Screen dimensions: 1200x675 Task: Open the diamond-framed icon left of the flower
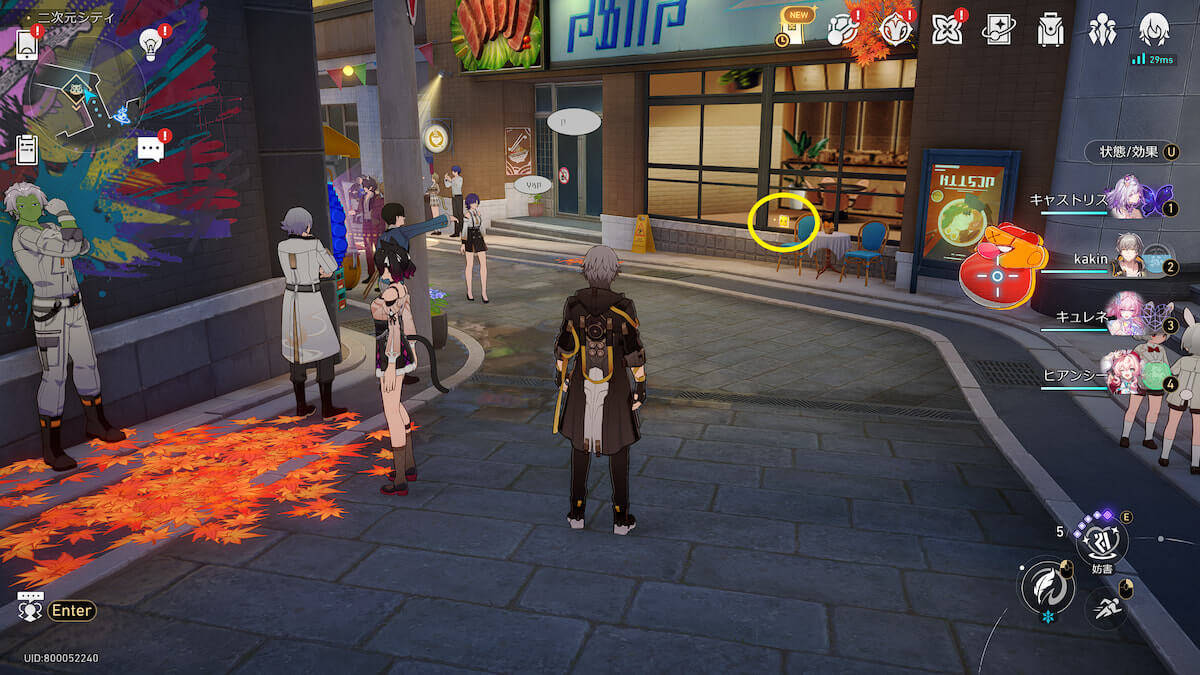pyautogui.click(x=895, y=30)
